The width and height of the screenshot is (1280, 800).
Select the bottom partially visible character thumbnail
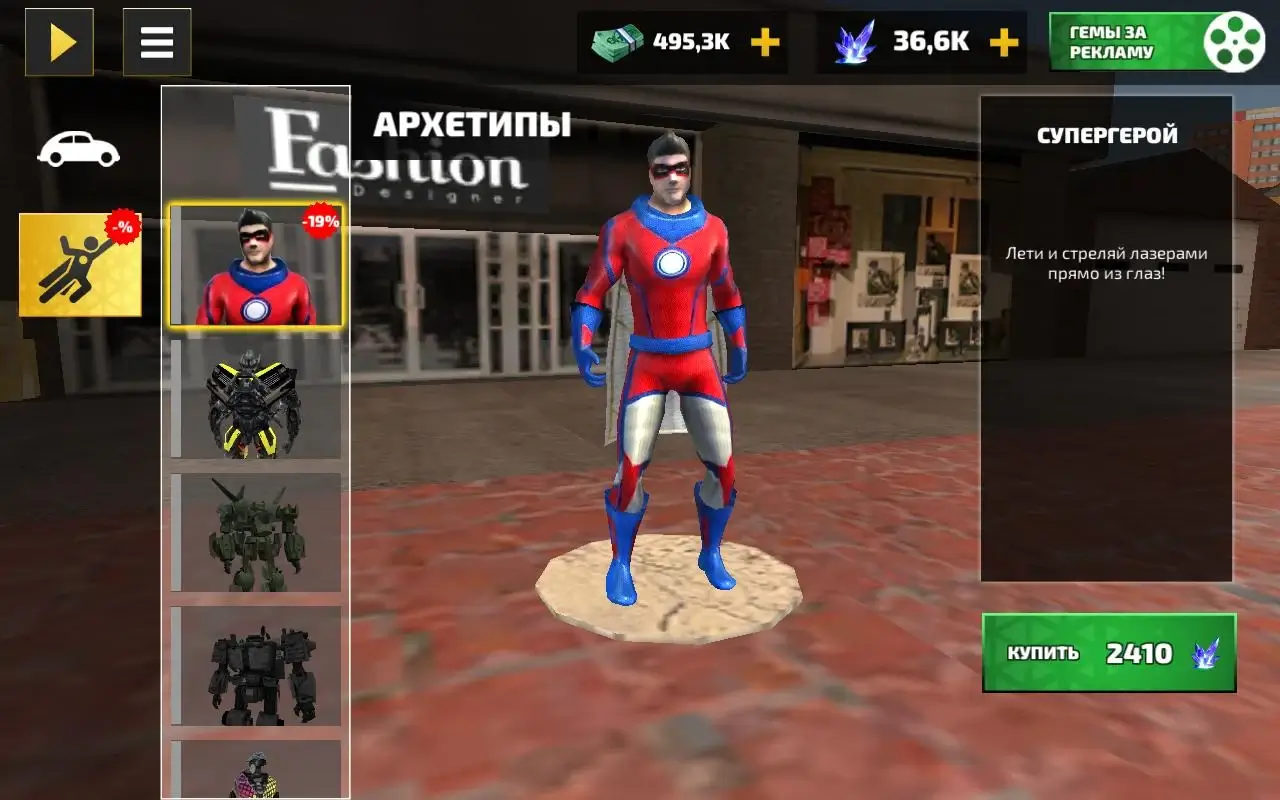point(256,775)
